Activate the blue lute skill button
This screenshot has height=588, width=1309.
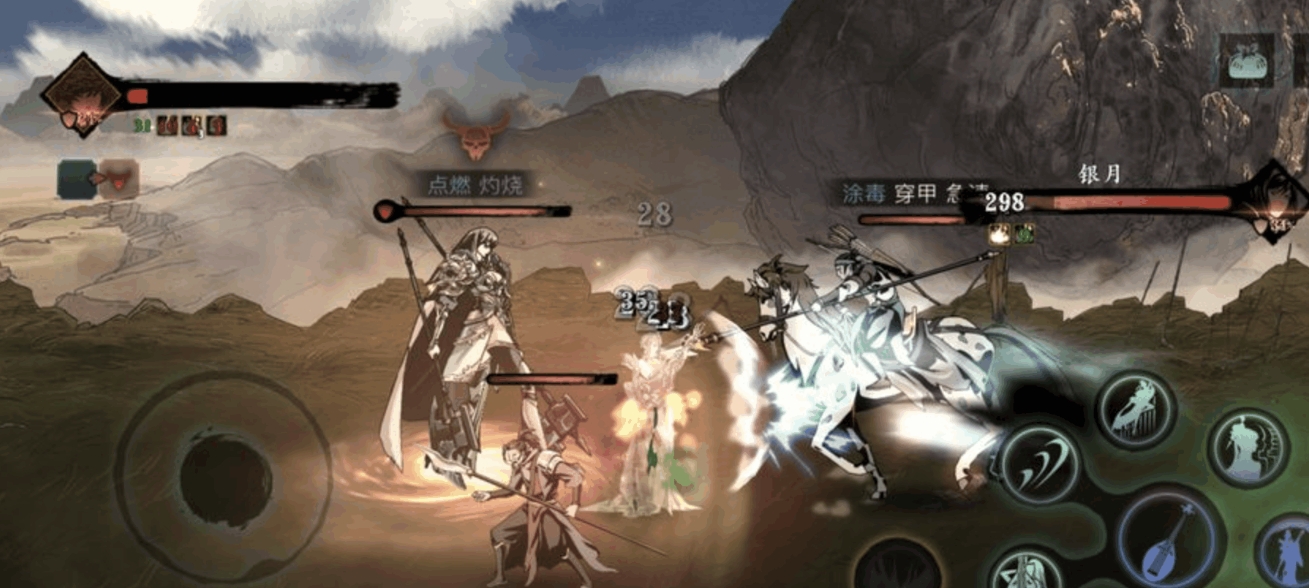point(1169,536)
